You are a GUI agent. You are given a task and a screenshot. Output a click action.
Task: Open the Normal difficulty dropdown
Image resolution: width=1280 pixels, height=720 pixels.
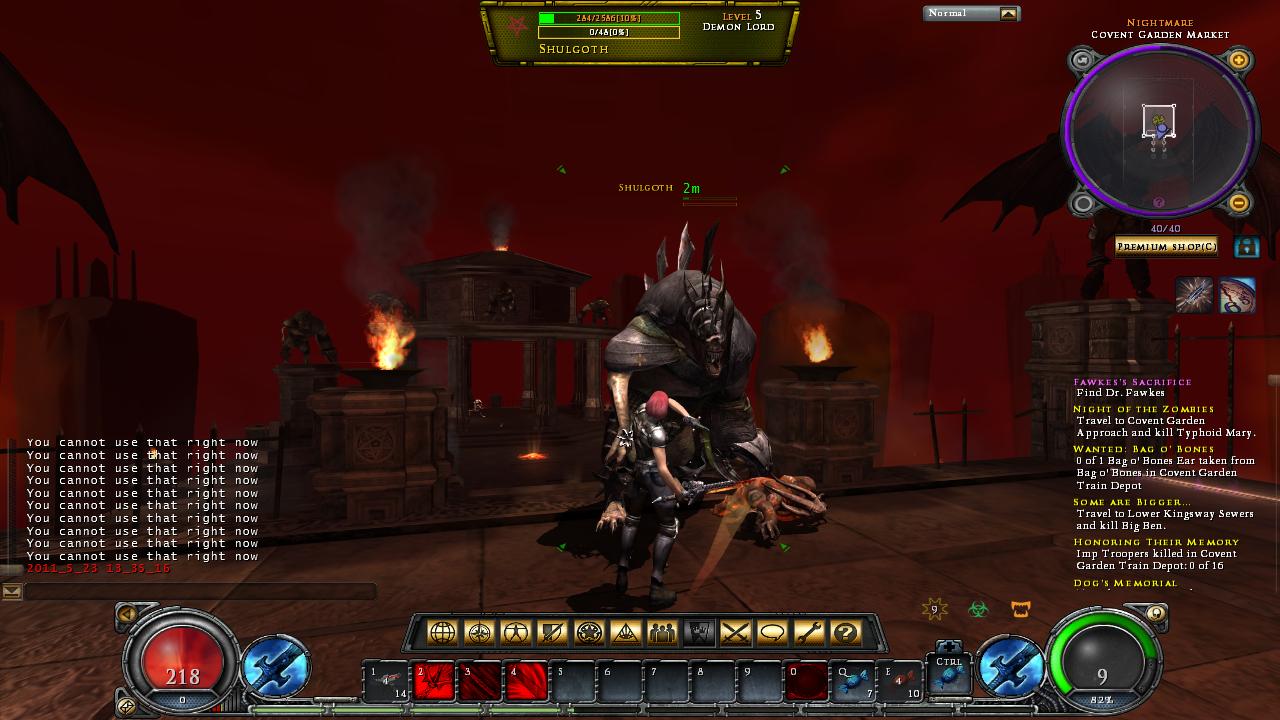(x=1008, y=14)
